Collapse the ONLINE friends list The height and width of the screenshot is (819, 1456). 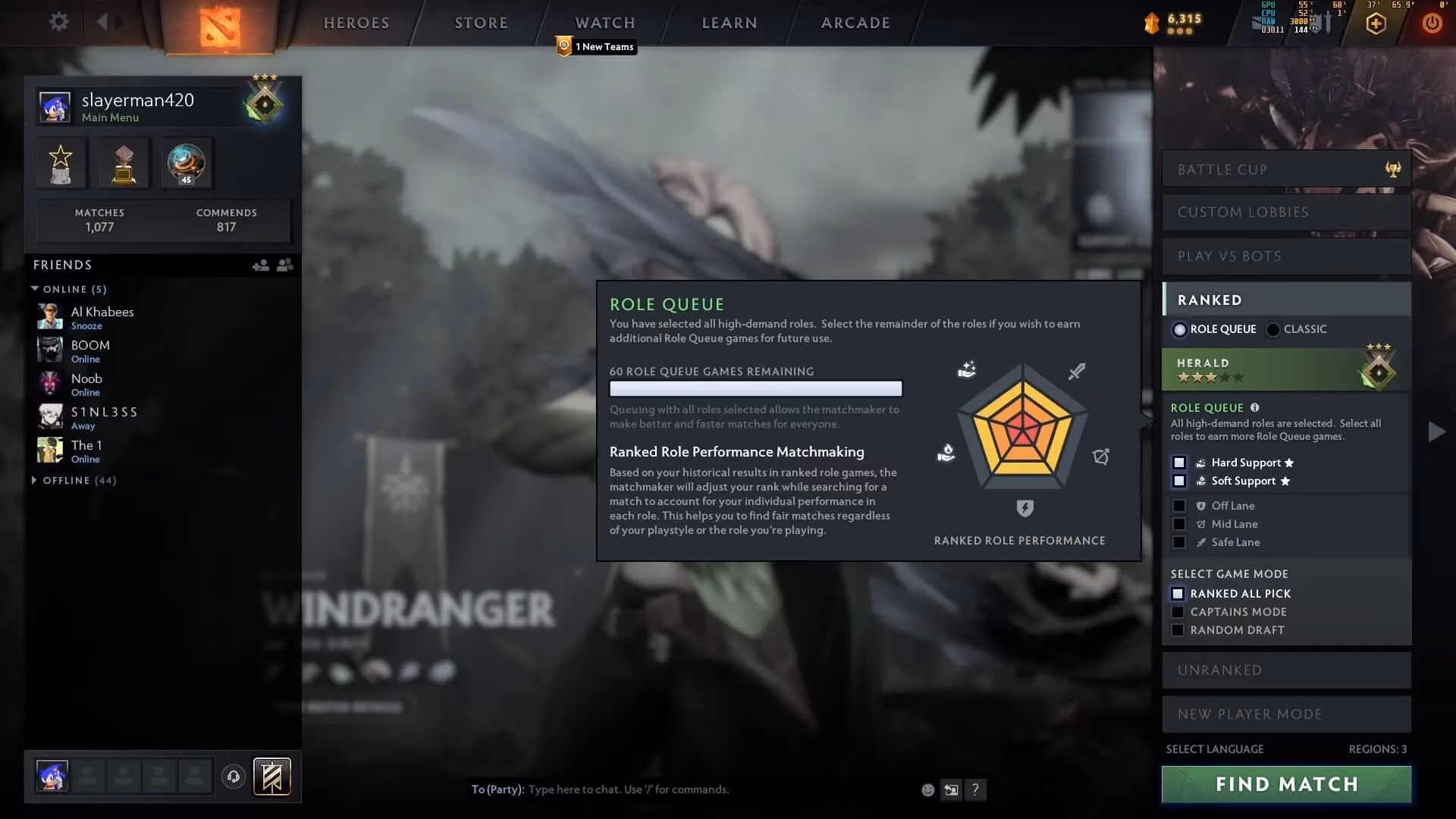pyautogui.click(x=35, y=288)
